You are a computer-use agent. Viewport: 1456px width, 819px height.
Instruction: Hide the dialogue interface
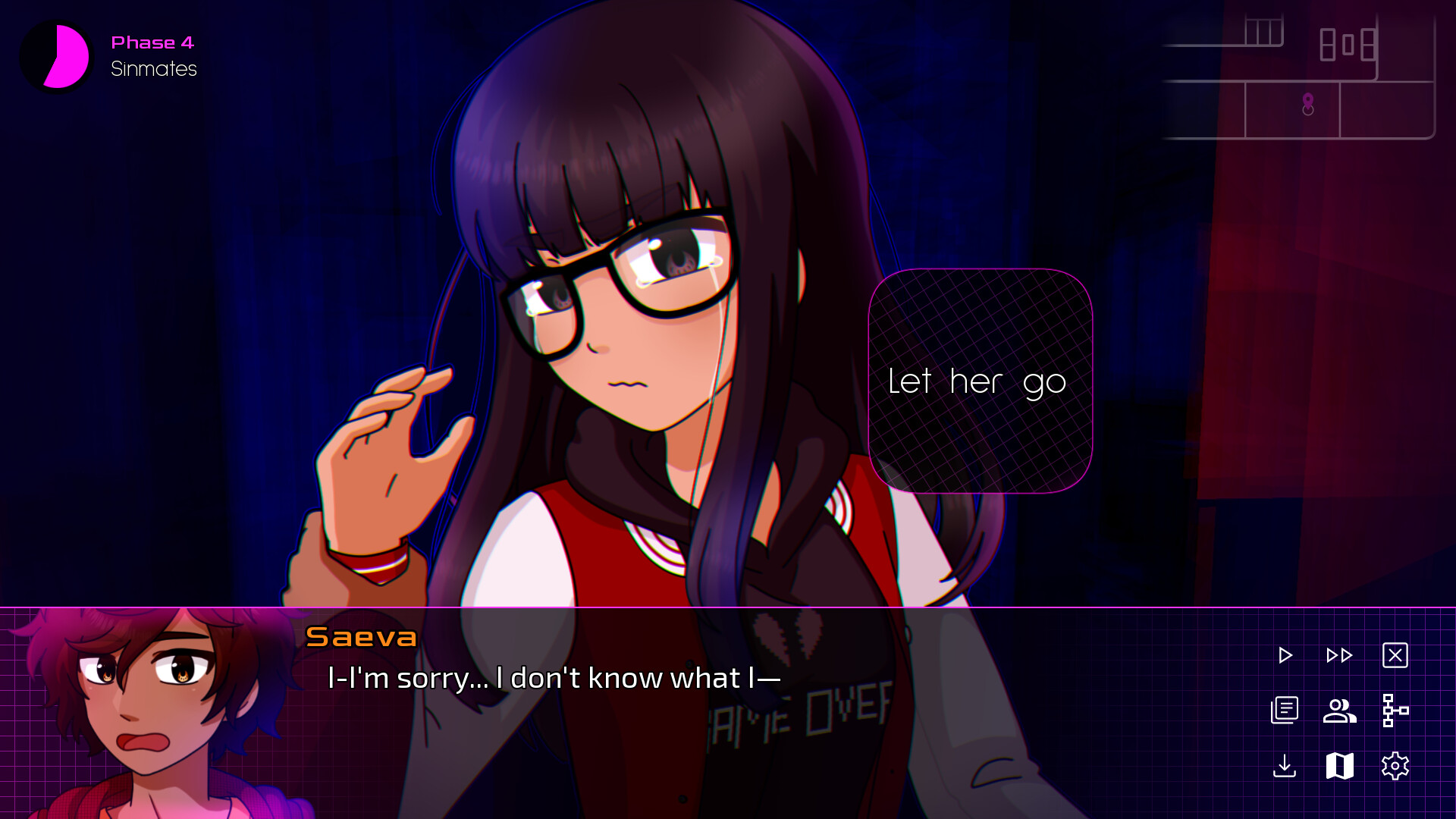[1396, 655]
